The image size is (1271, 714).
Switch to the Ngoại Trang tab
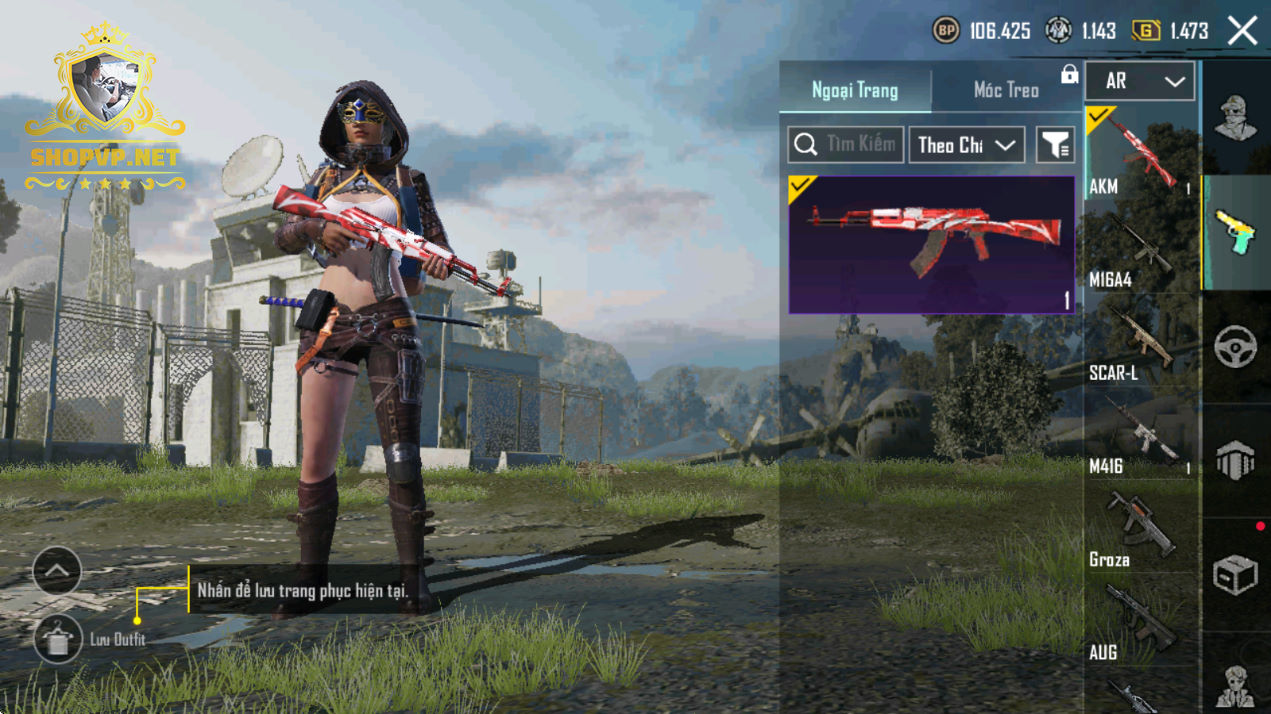pyautogui.click(x=855, y=90)
